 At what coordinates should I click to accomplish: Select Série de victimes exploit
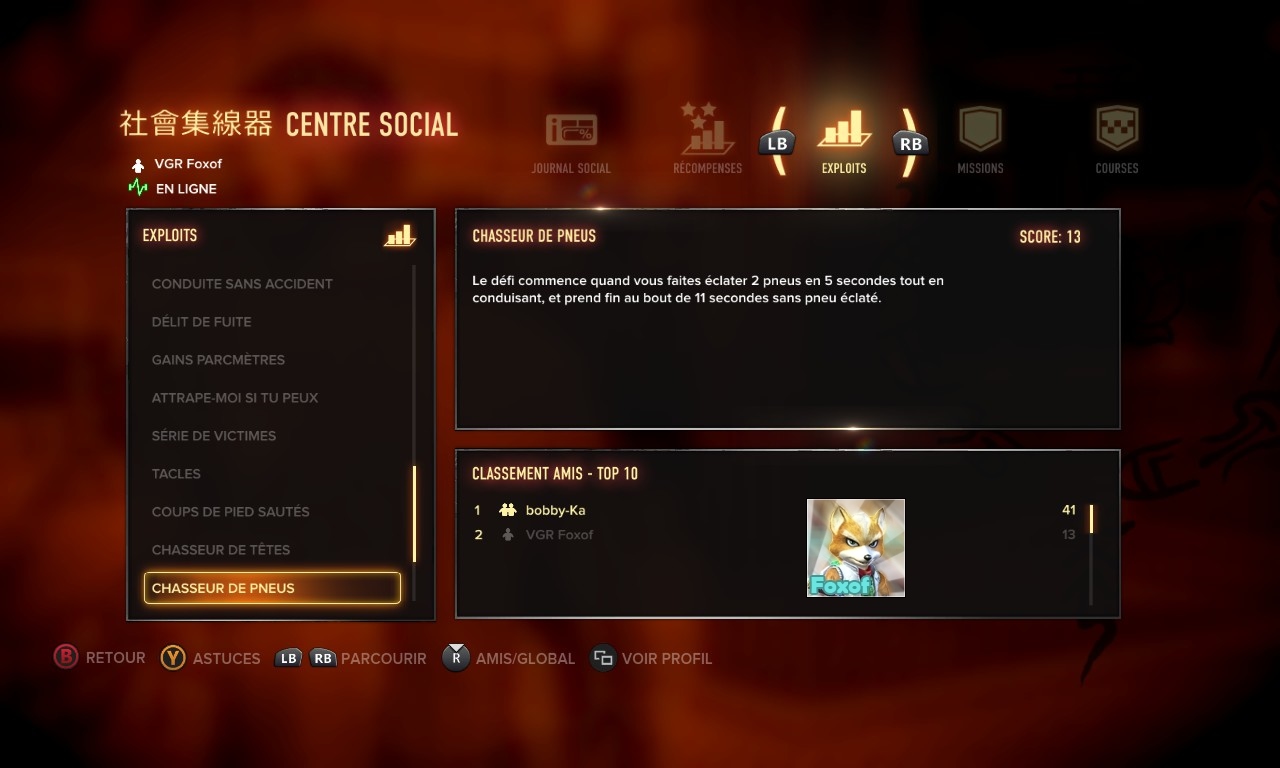[x=214, y=436]
